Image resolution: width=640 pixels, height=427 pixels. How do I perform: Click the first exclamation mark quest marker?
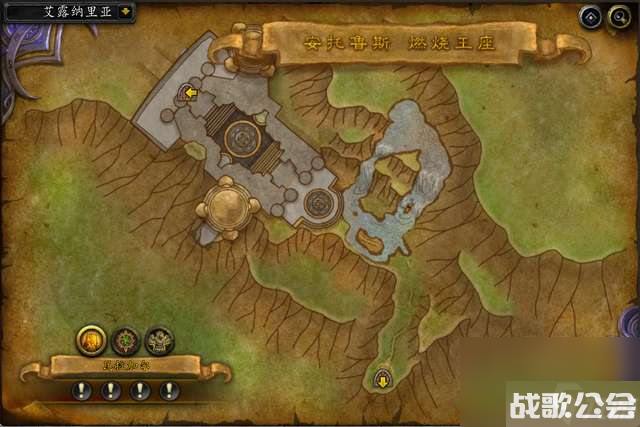[x=82, y=390]
